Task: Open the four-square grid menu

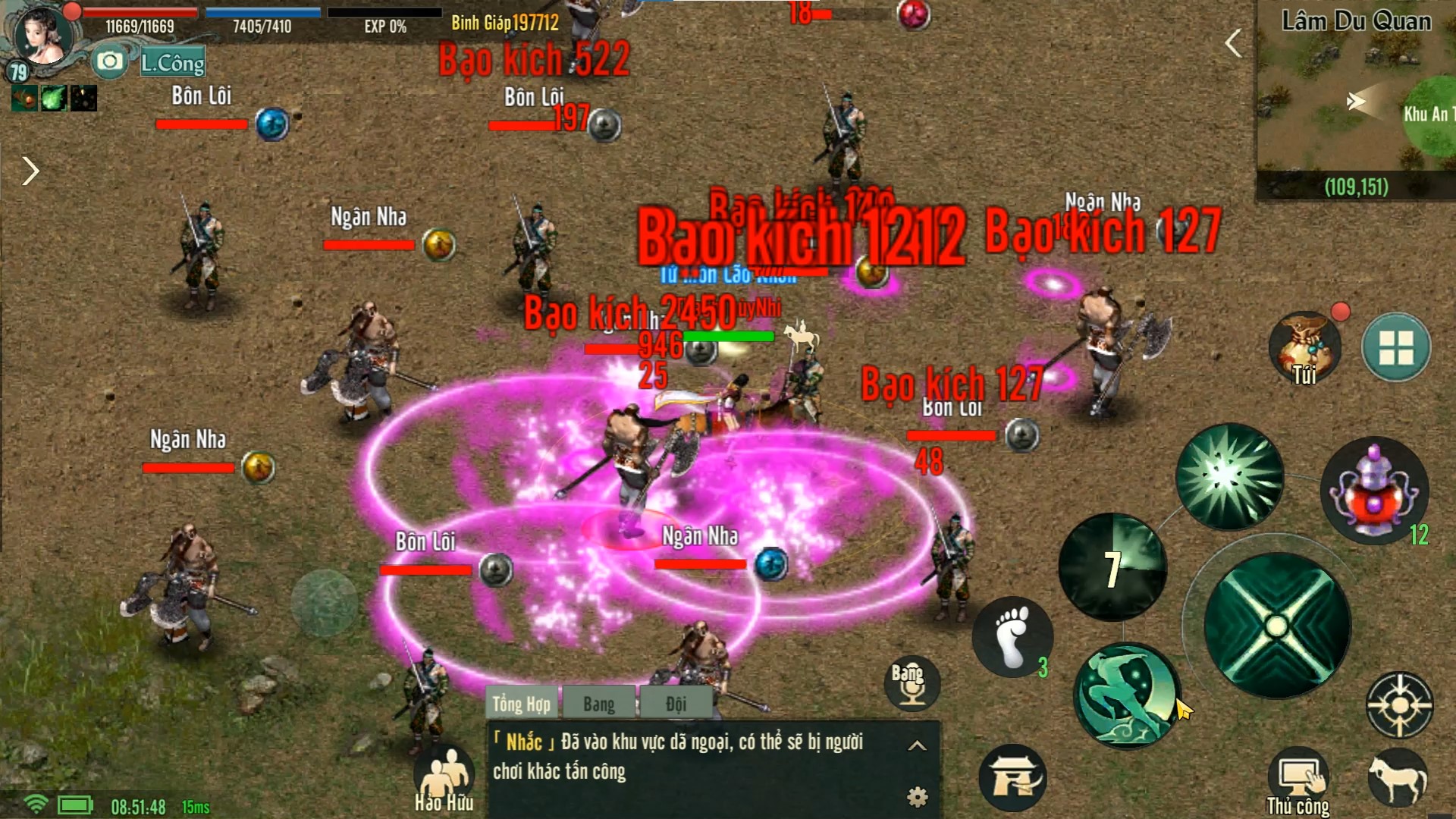Action: coord(1396,347)
